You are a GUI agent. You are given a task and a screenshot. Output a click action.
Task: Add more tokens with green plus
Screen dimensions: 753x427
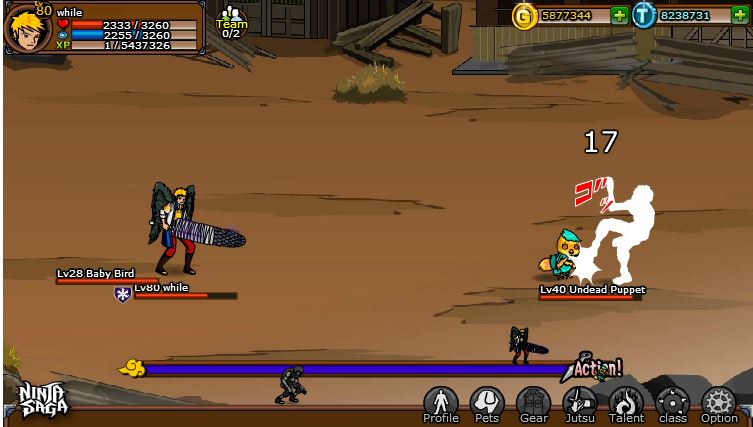coord(739,15)
